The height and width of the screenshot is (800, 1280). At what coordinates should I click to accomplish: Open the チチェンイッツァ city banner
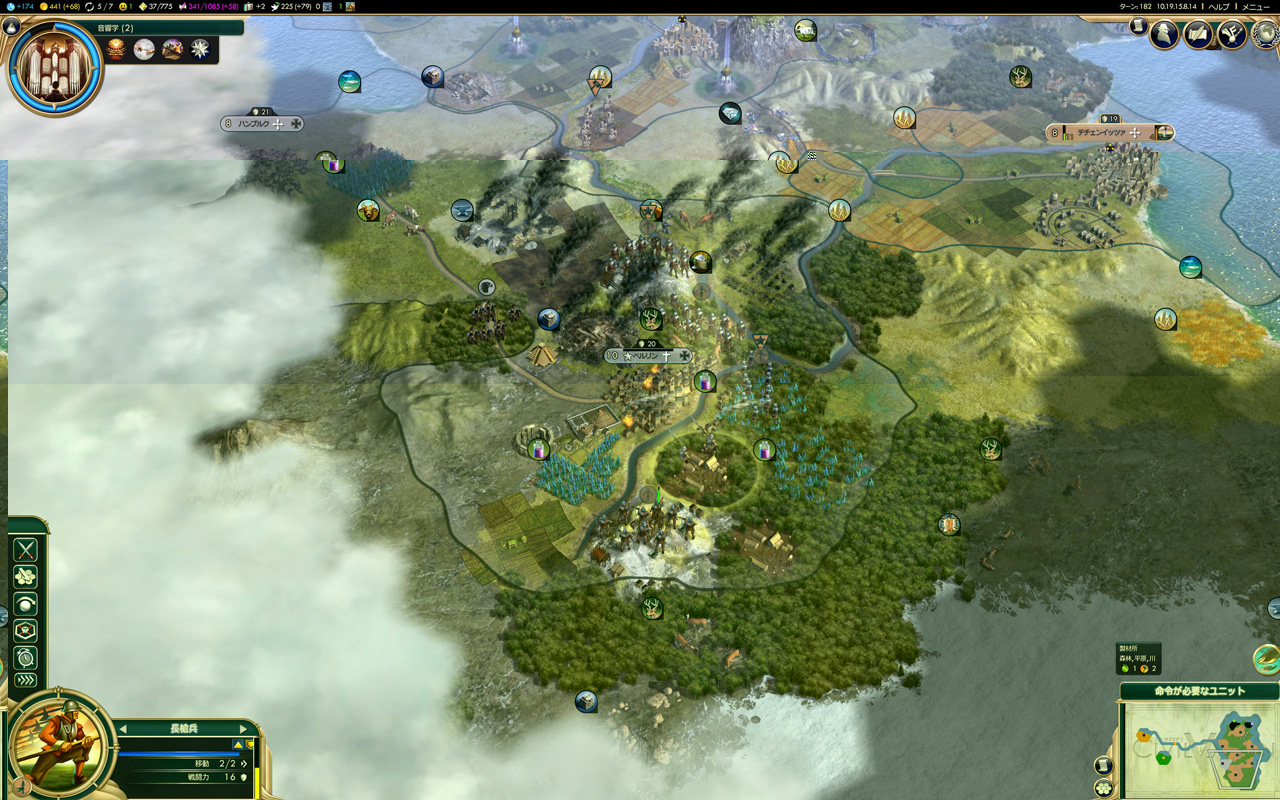[x=1109, y=132]
